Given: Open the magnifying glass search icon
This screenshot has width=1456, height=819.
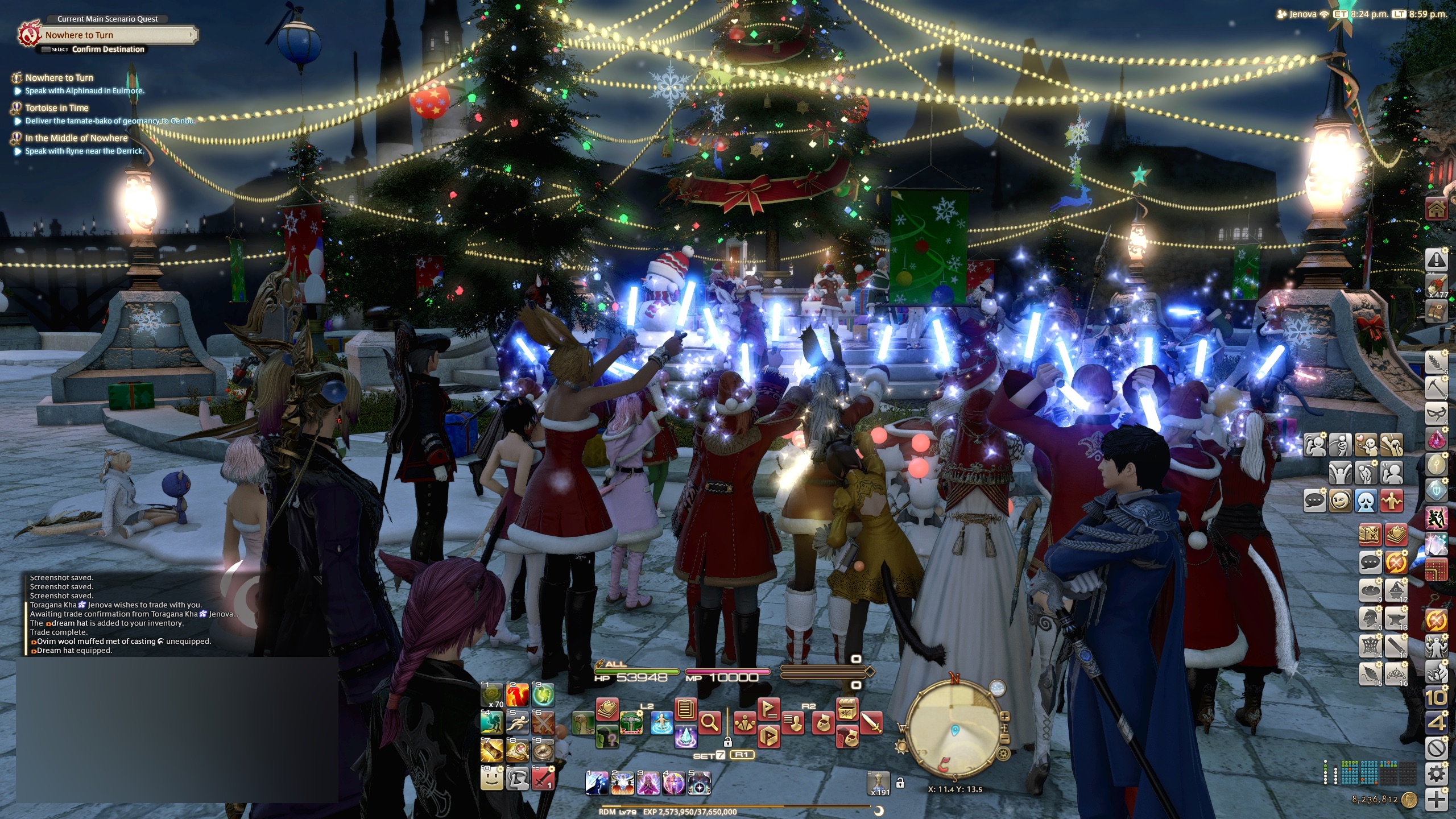Looking at the screenshot, I should 710,723.
